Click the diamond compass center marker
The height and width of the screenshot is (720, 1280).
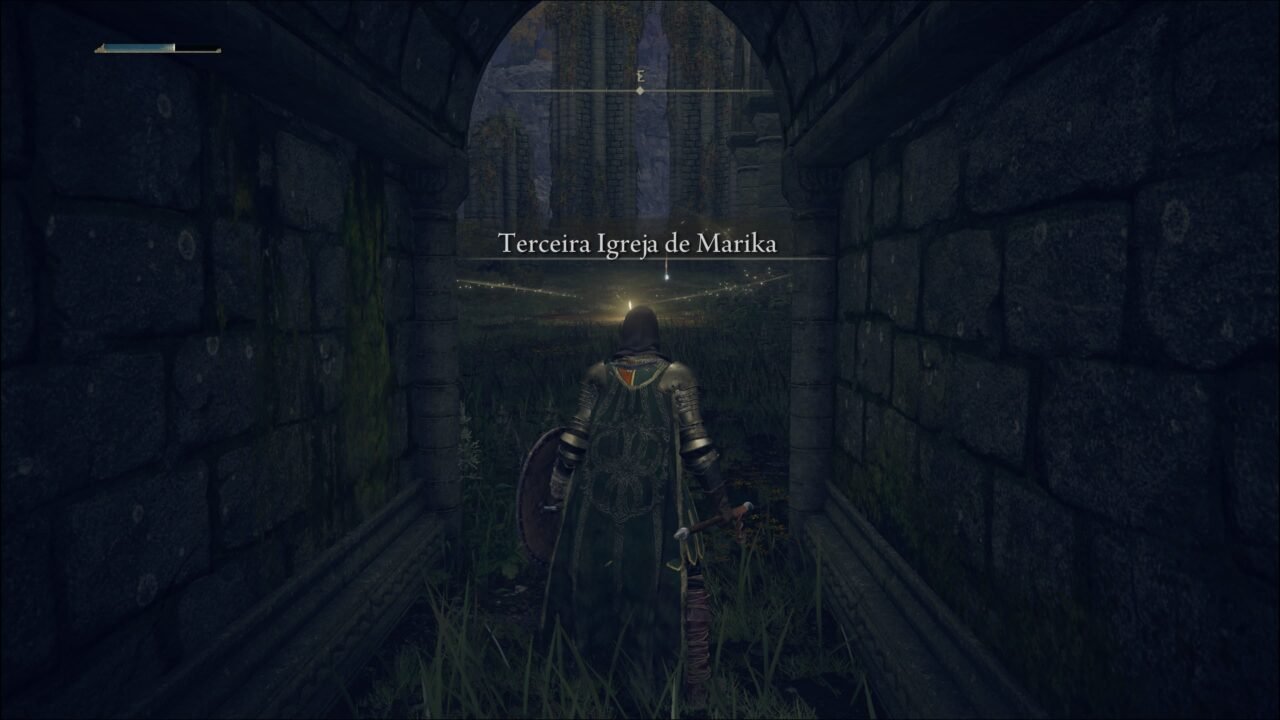[640, 90]
